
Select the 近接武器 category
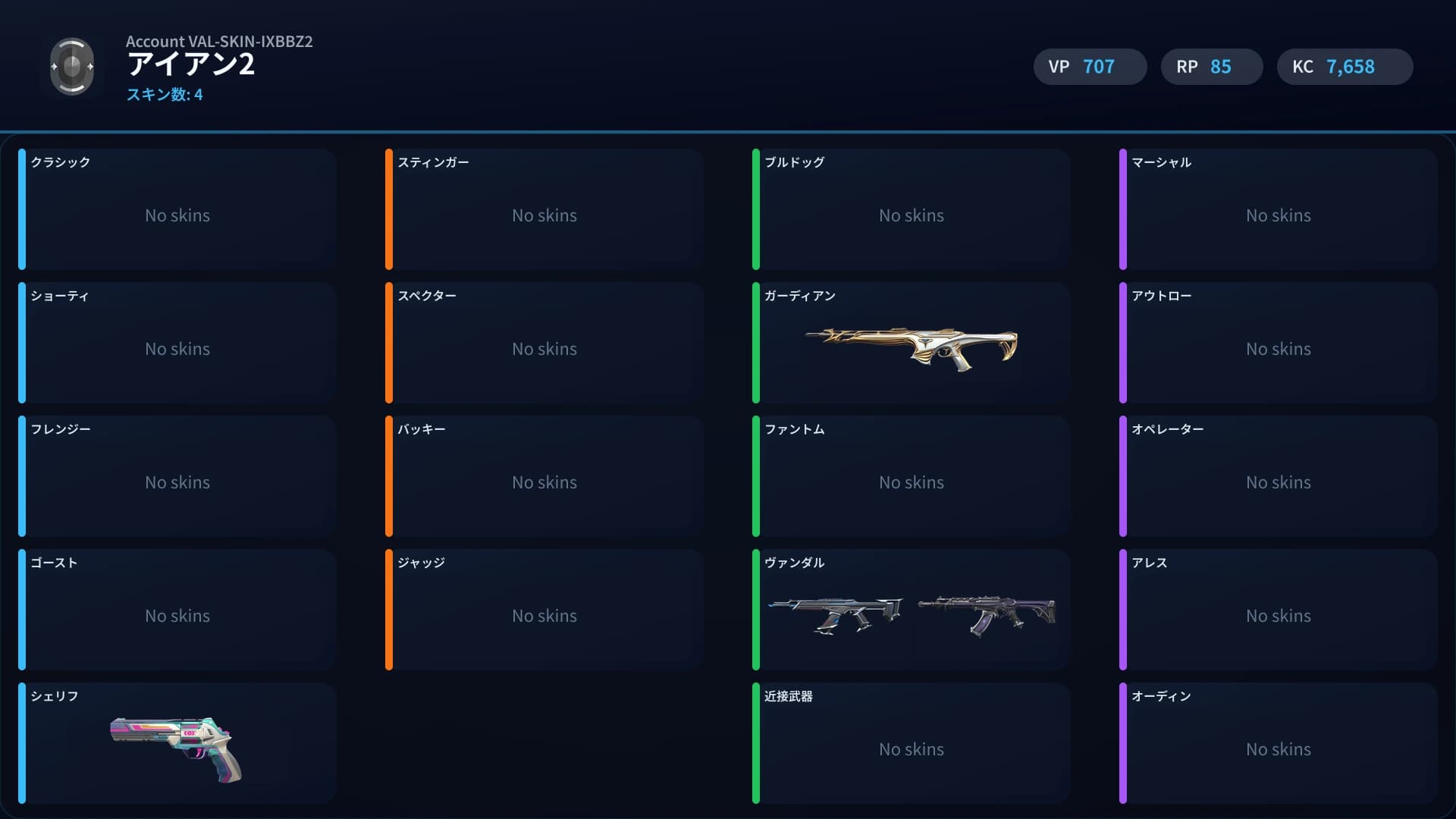click(x=911, y=743)
